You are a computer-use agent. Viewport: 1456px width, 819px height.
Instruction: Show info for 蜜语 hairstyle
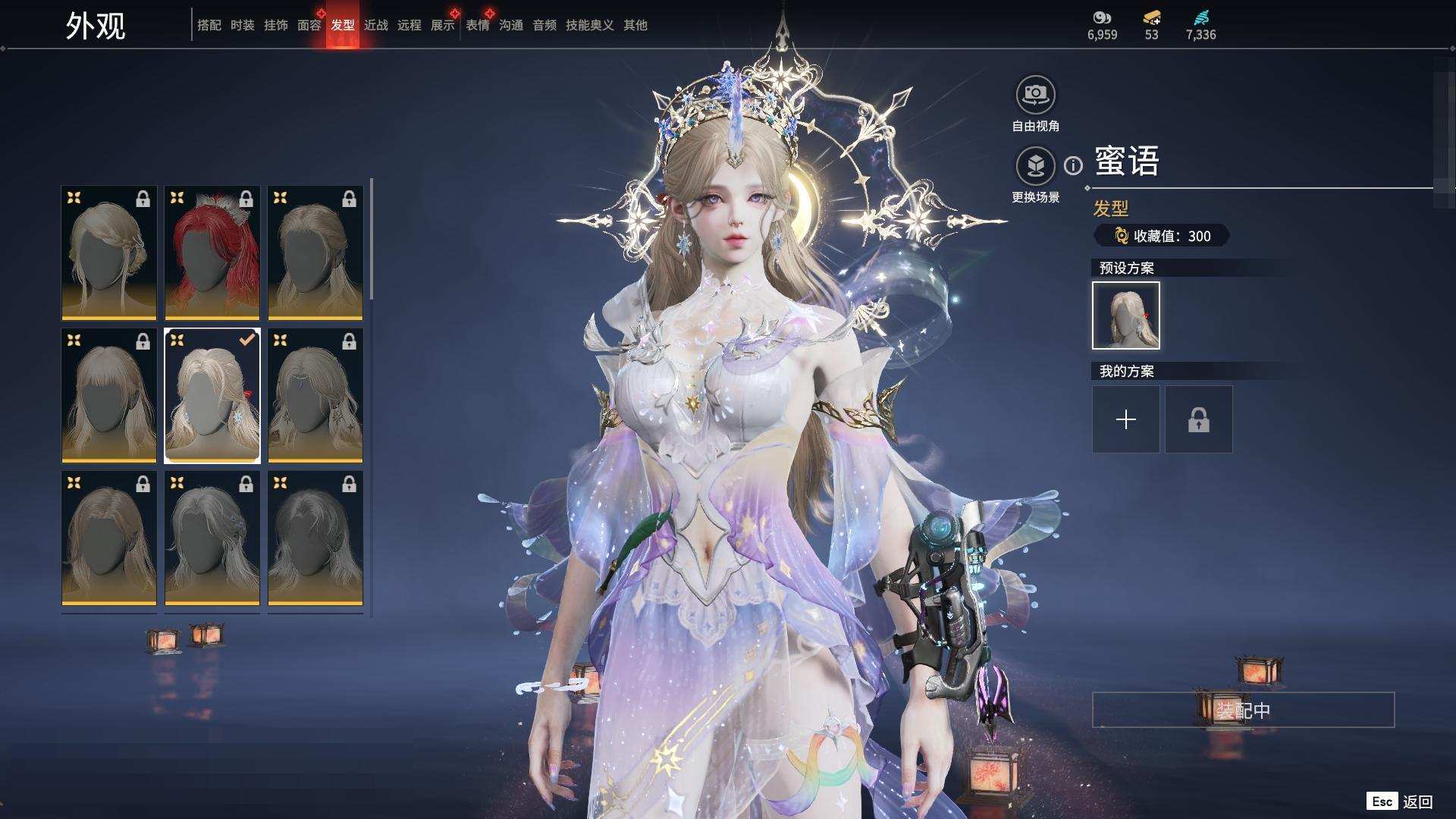pos(1073,165)
